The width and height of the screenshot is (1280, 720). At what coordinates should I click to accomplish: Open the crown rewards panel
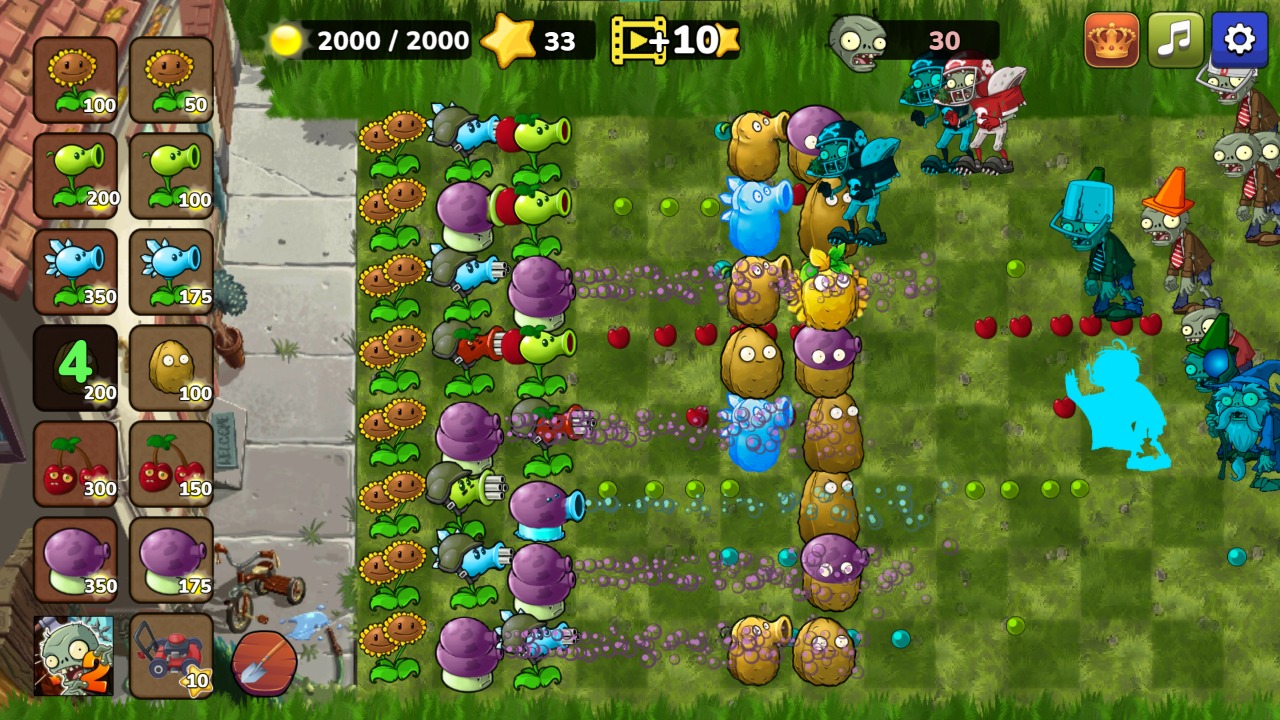pyautogui.click(x=1110, y=40)
